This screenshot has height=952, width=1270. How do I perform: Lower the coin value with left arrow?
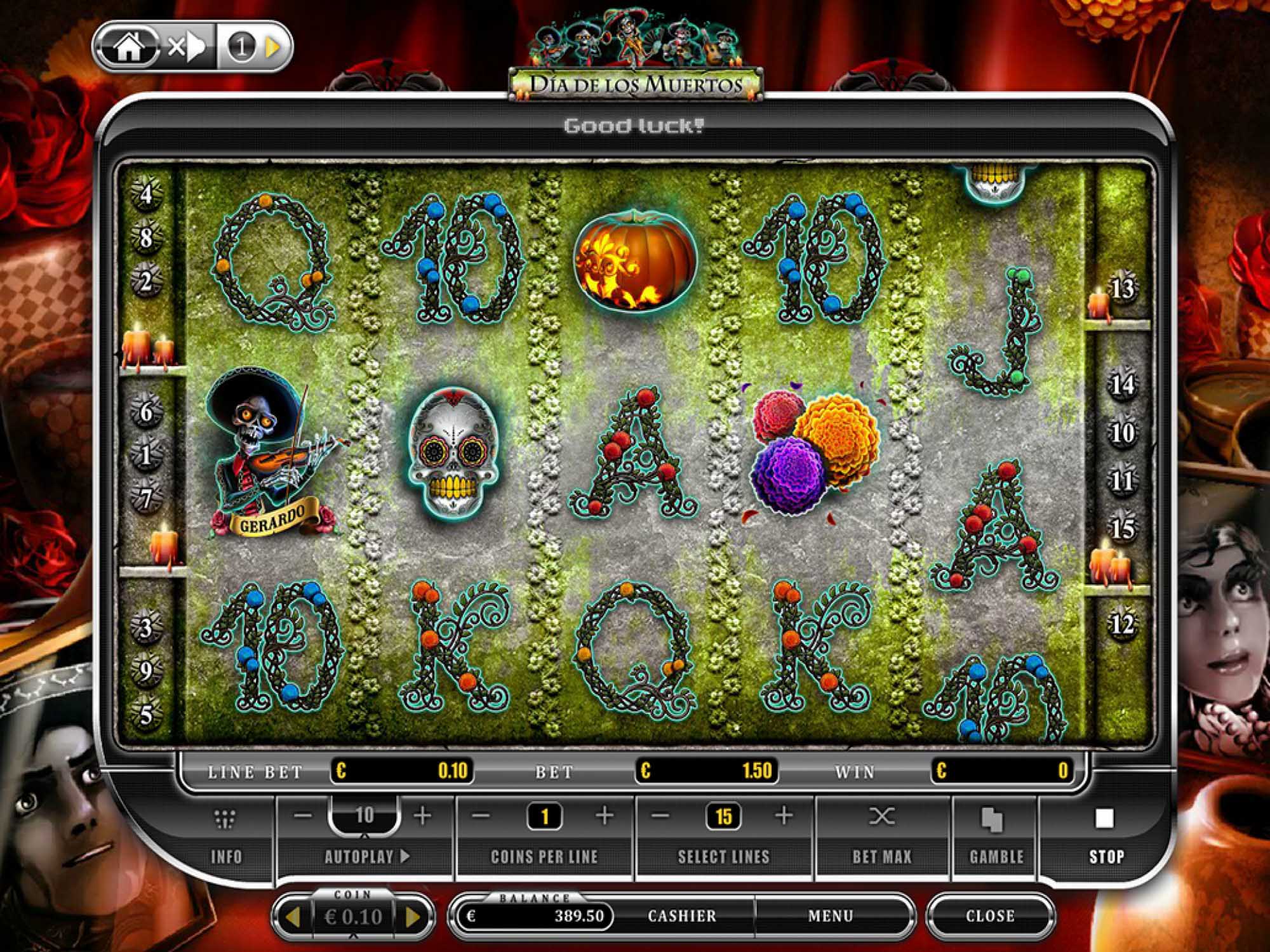click(293, 916)
